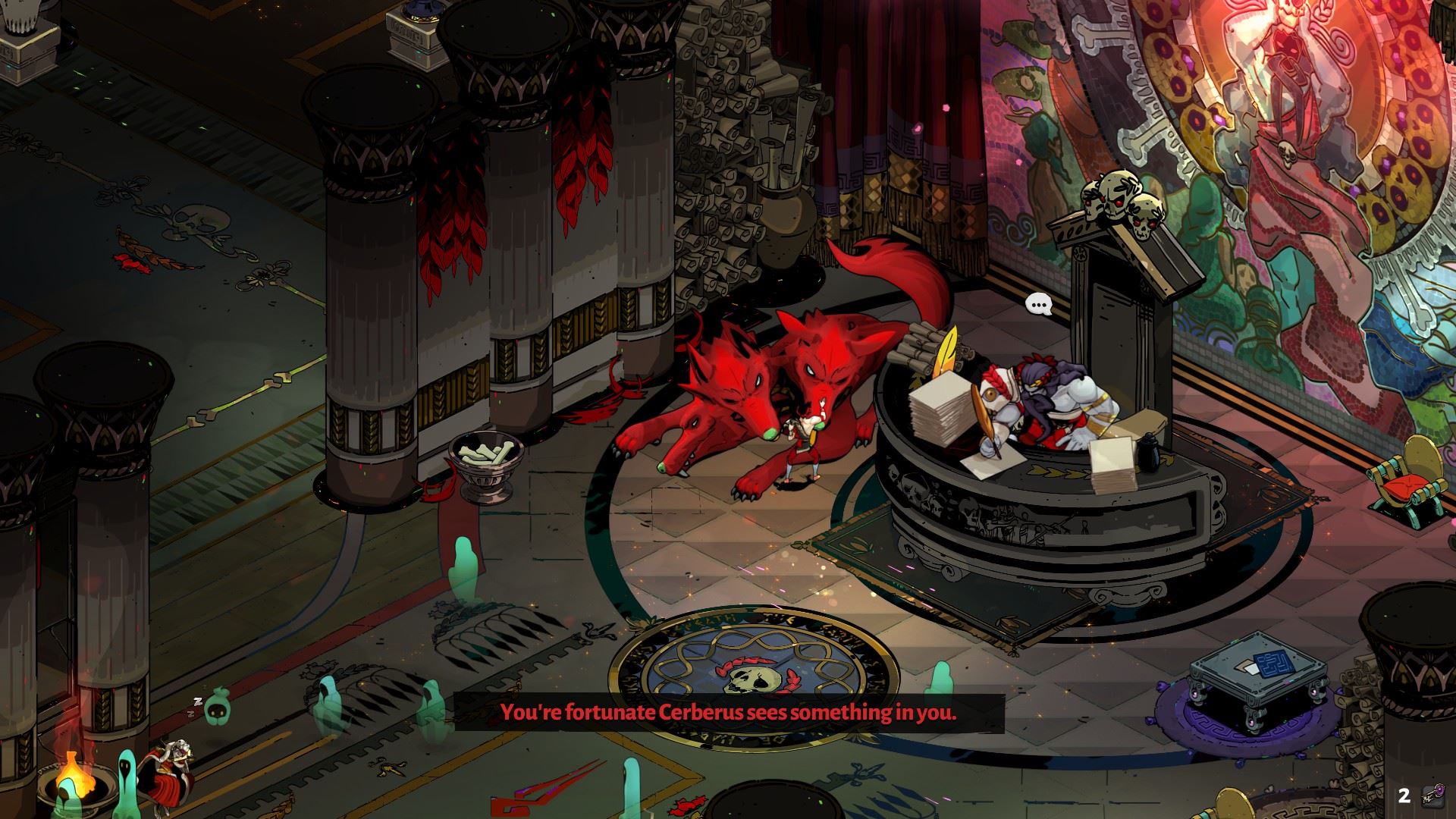Click the speech bubble icon above Hades
This screenshot has width=1456, height=819.
coord(1039,305)
